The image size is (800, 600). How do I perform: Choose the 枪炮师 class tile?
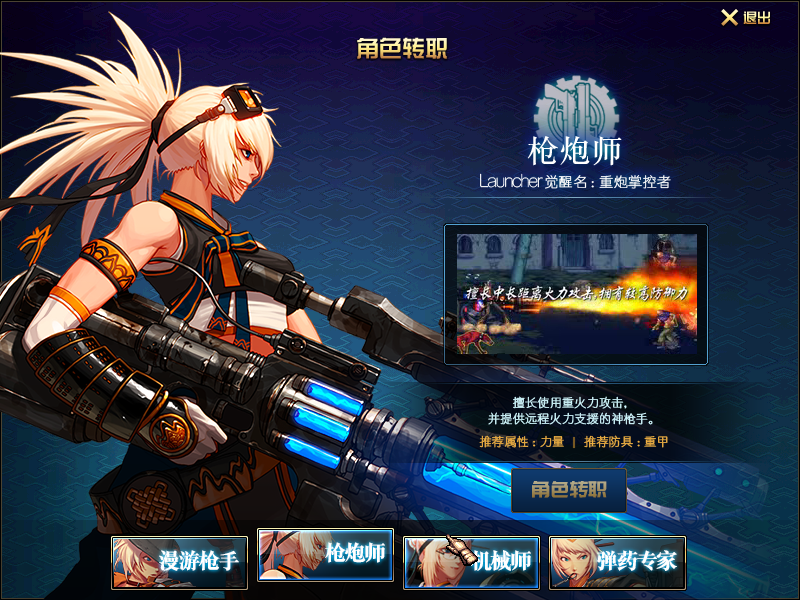(x=326, y=555)
